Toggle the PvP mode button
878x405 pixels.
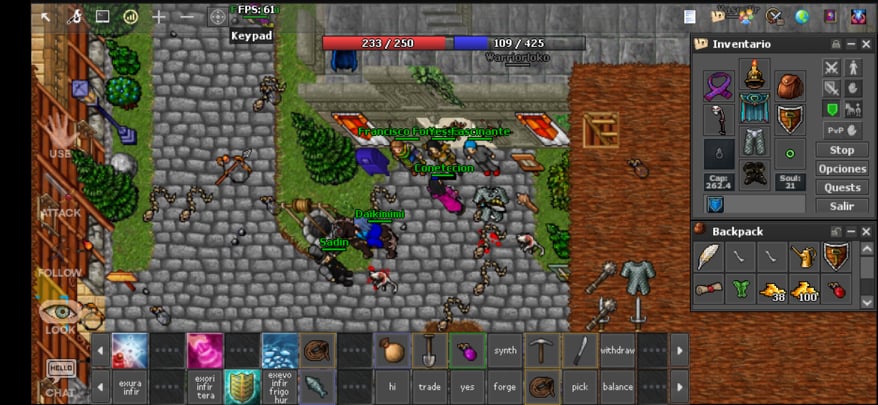[832, 130]
